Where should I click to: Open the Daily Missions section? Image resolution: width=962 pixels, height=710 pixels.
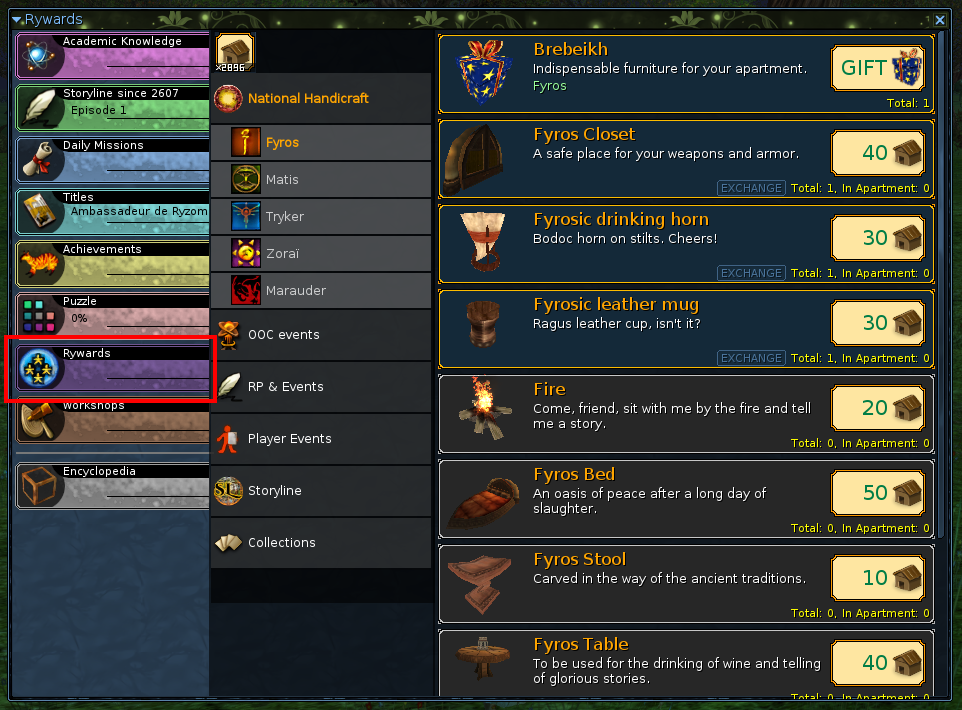tap(113, 160)
